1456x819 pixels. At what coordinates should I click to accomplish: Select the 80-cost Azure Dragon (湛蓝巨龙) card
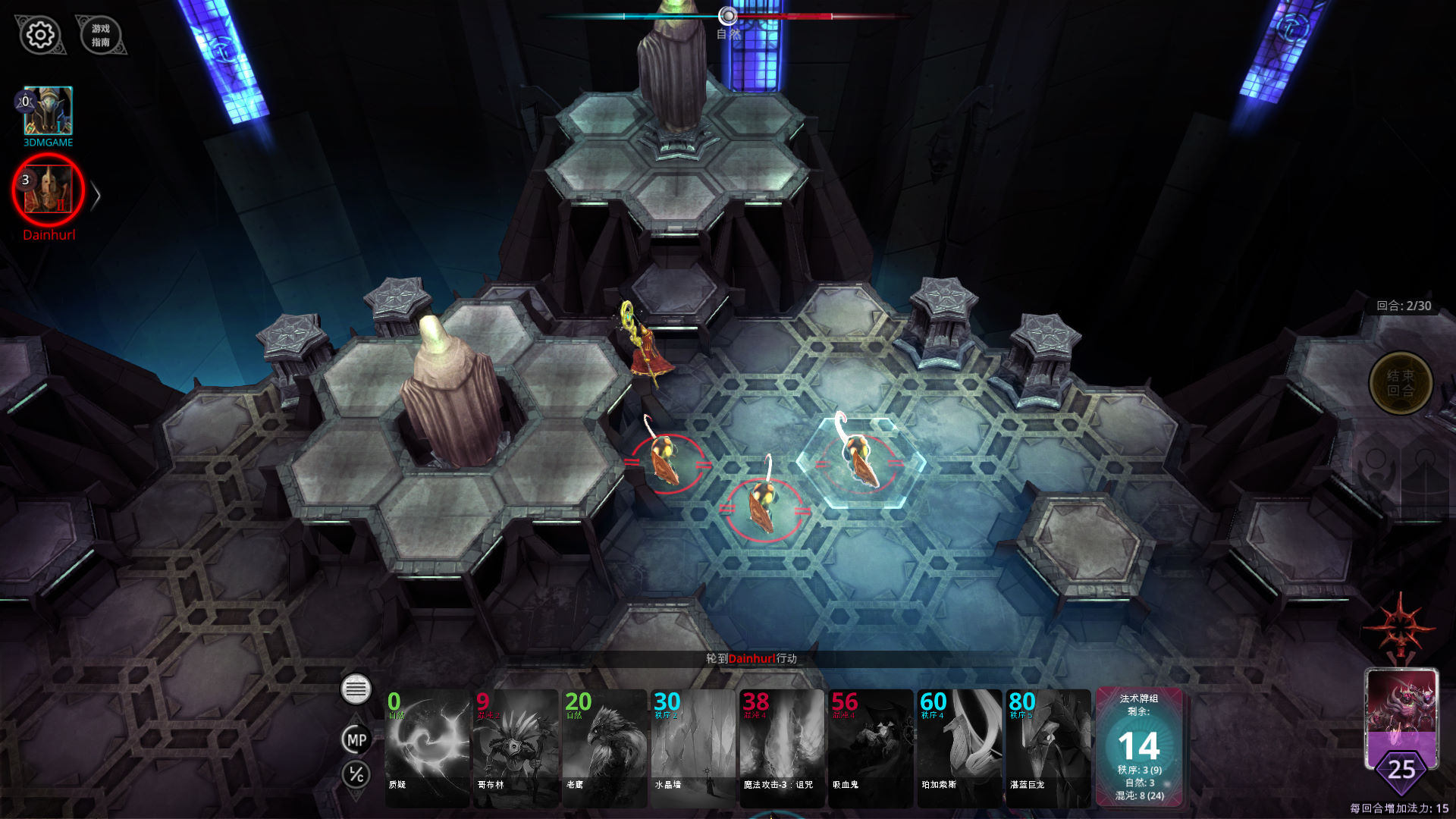click(1048, 747)
